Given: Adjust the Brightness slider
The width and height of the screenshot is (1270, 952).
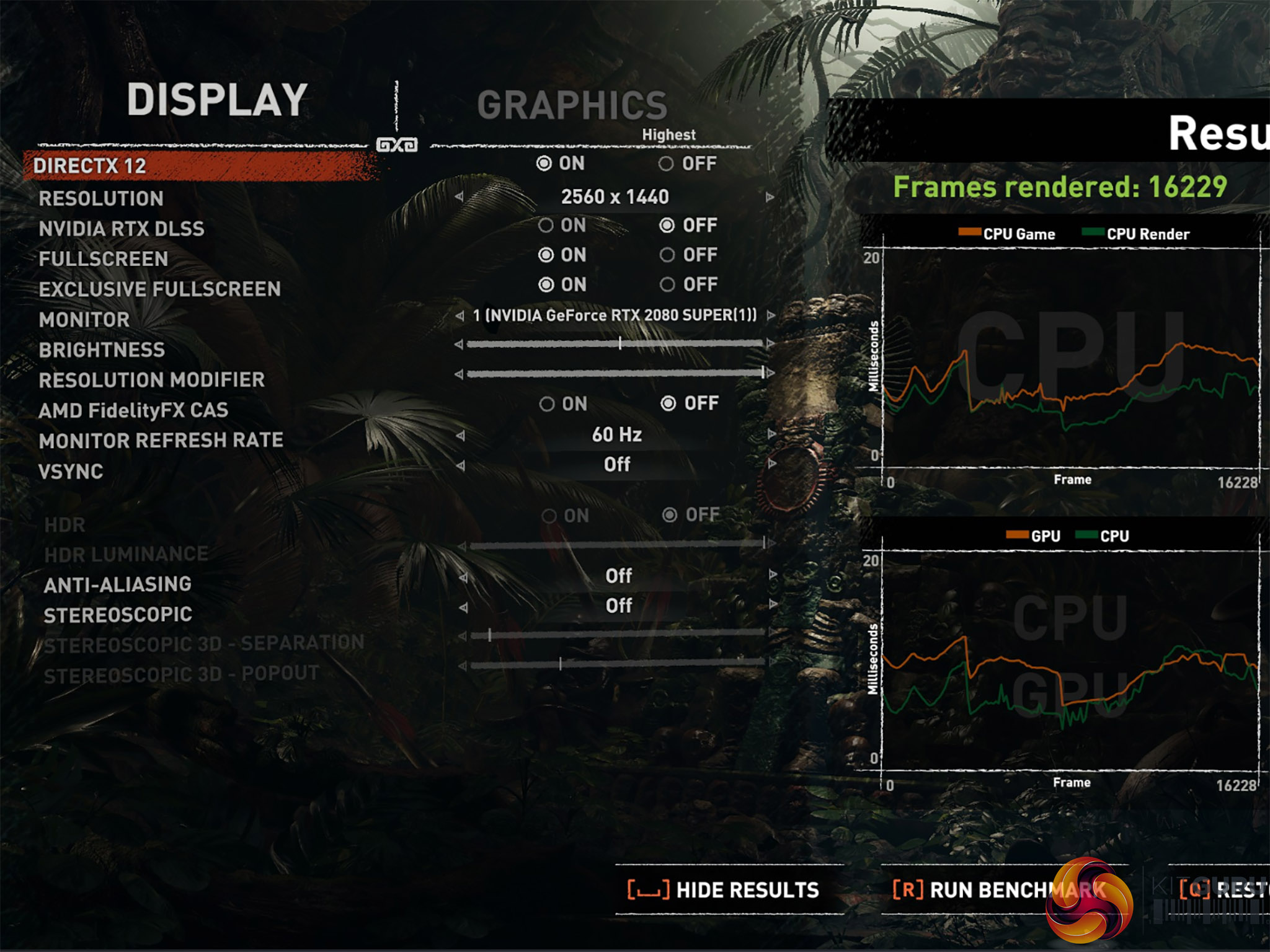Looking at the screenshot, I should tap(619, 343).
